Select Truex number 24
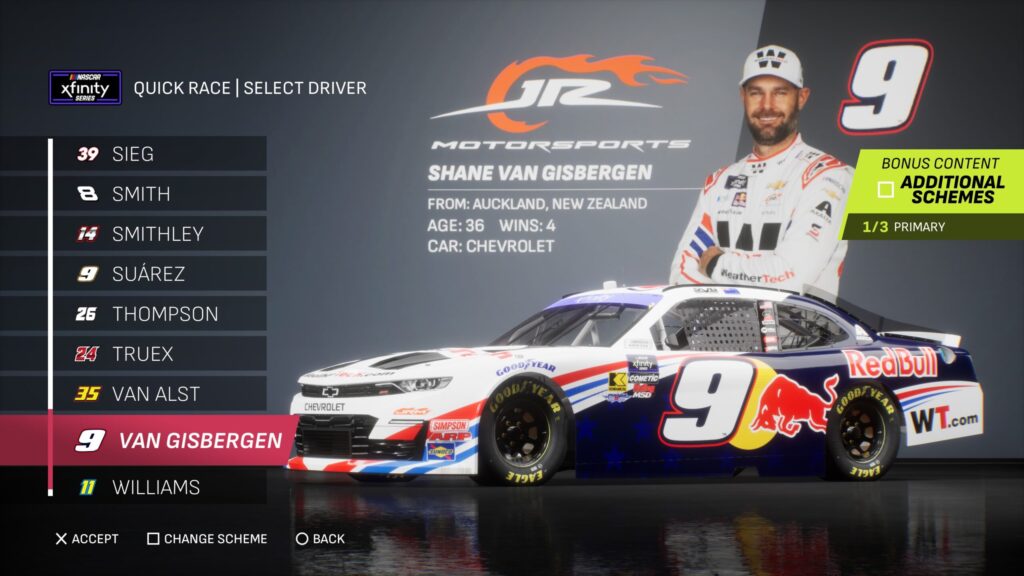This screenshot has height=576, width=1024. point(160,354)
